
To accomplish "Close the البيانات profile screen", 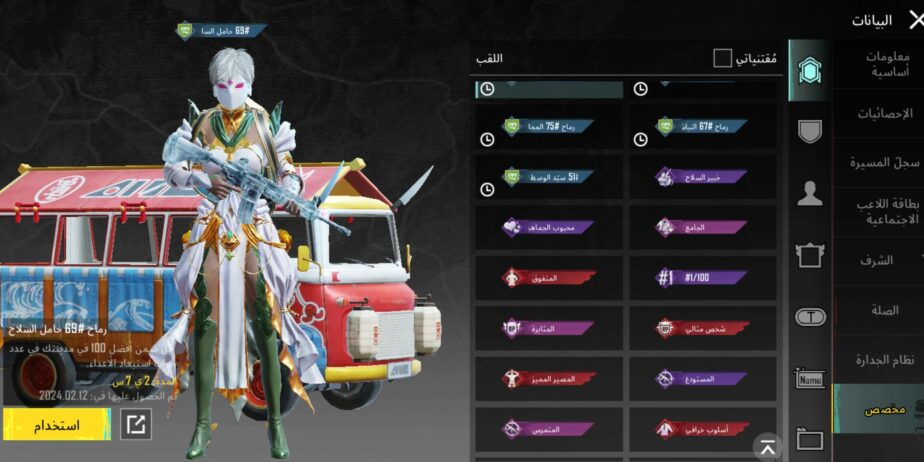I will point(909,19).
